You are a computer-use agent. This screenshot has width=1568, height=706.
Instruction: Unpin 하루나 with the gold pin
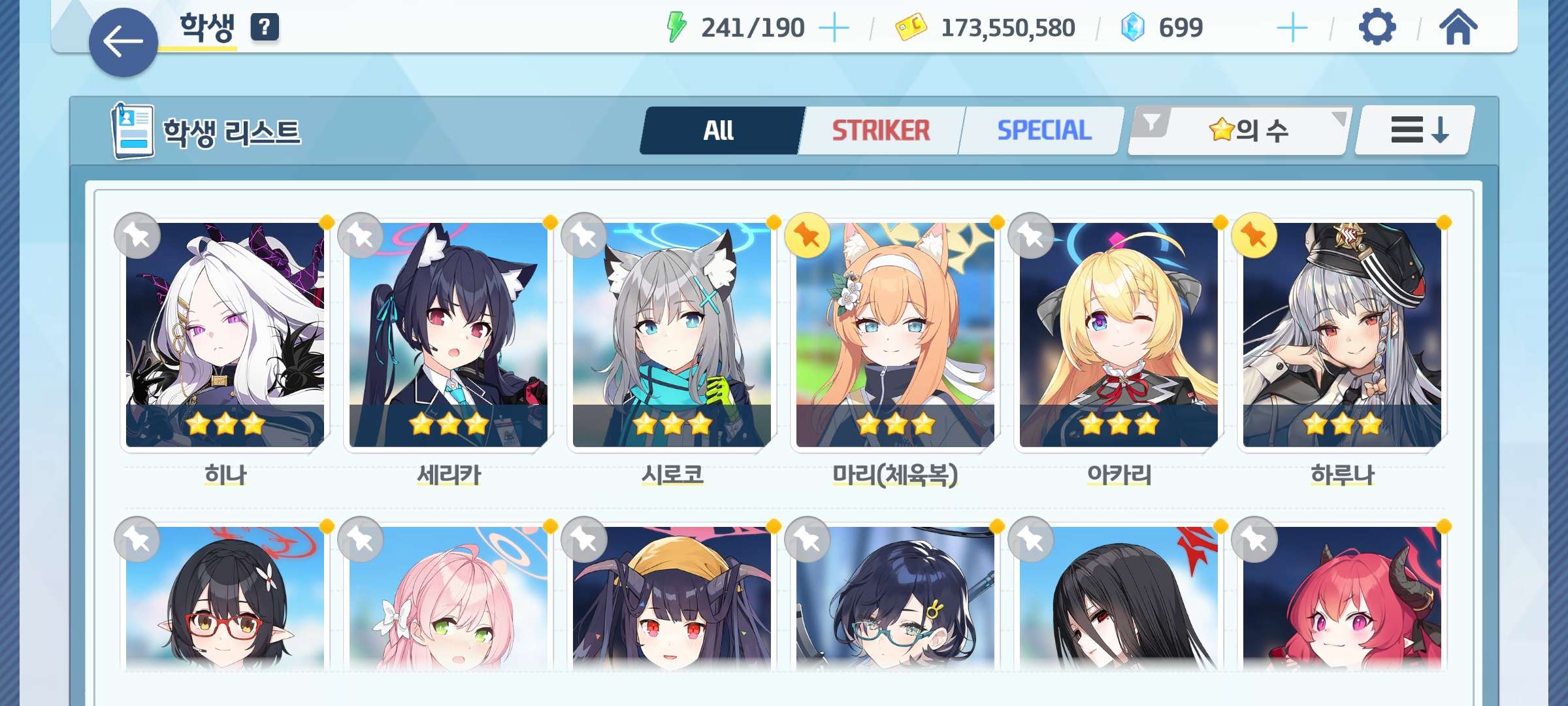click(1254, 235)
